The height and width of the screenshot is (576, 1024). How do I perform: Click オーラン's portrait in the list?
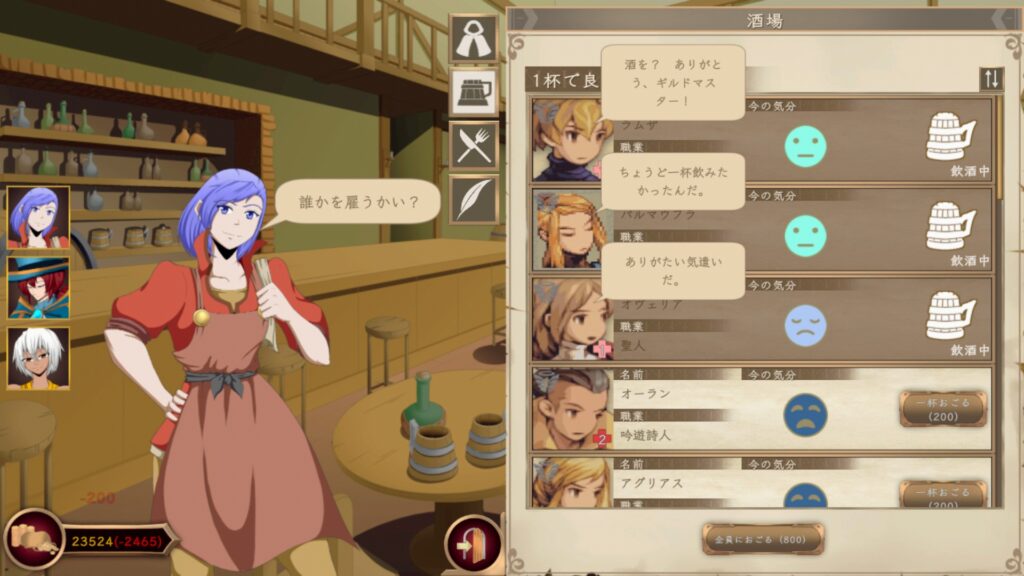coord(566,409)
